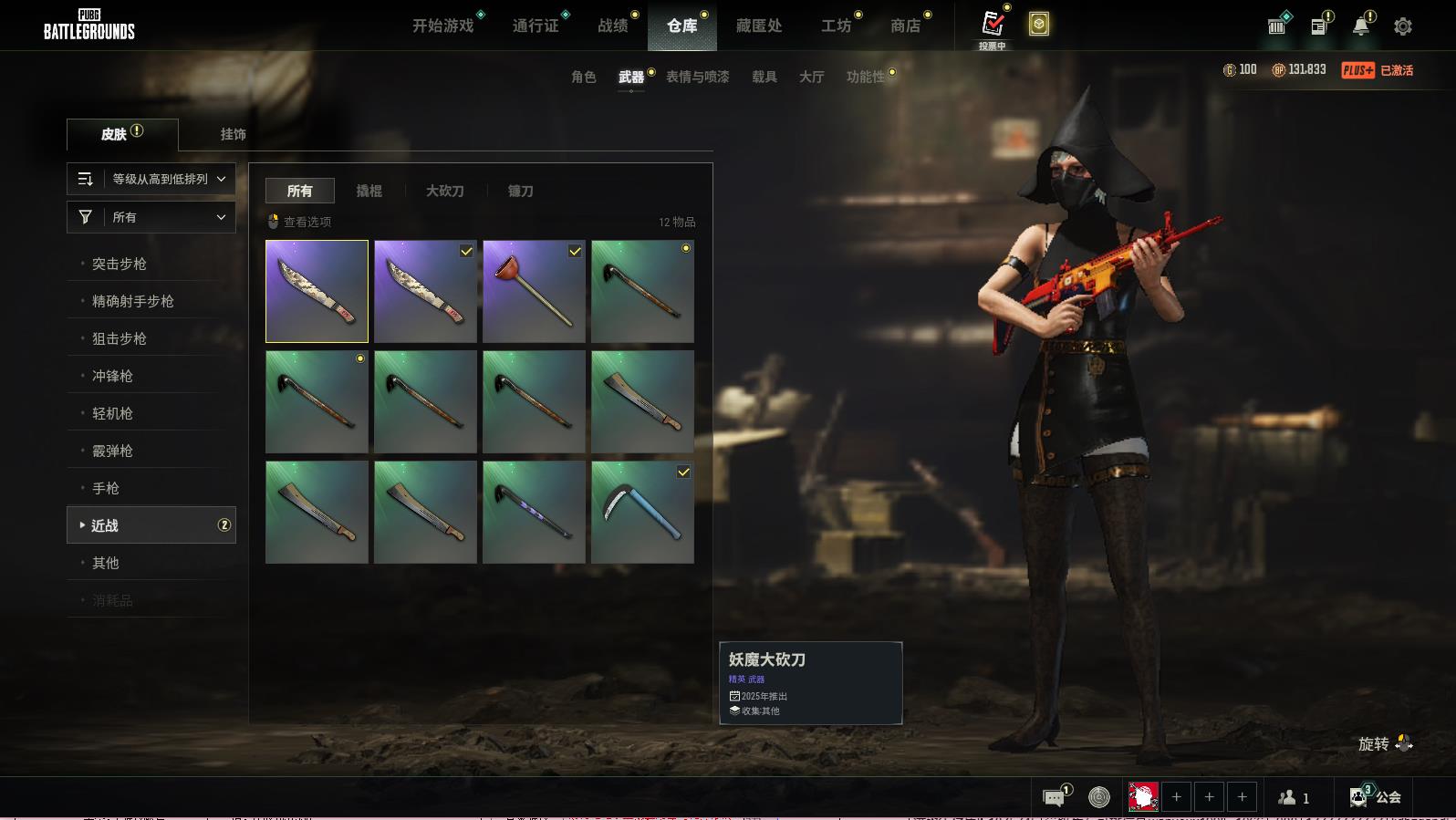Image resolution: width=1456 pixels, height=820 pixels.
Task: Open the 等级从高到低排列 sort dropdown
Action: click(x=151, y=179)
